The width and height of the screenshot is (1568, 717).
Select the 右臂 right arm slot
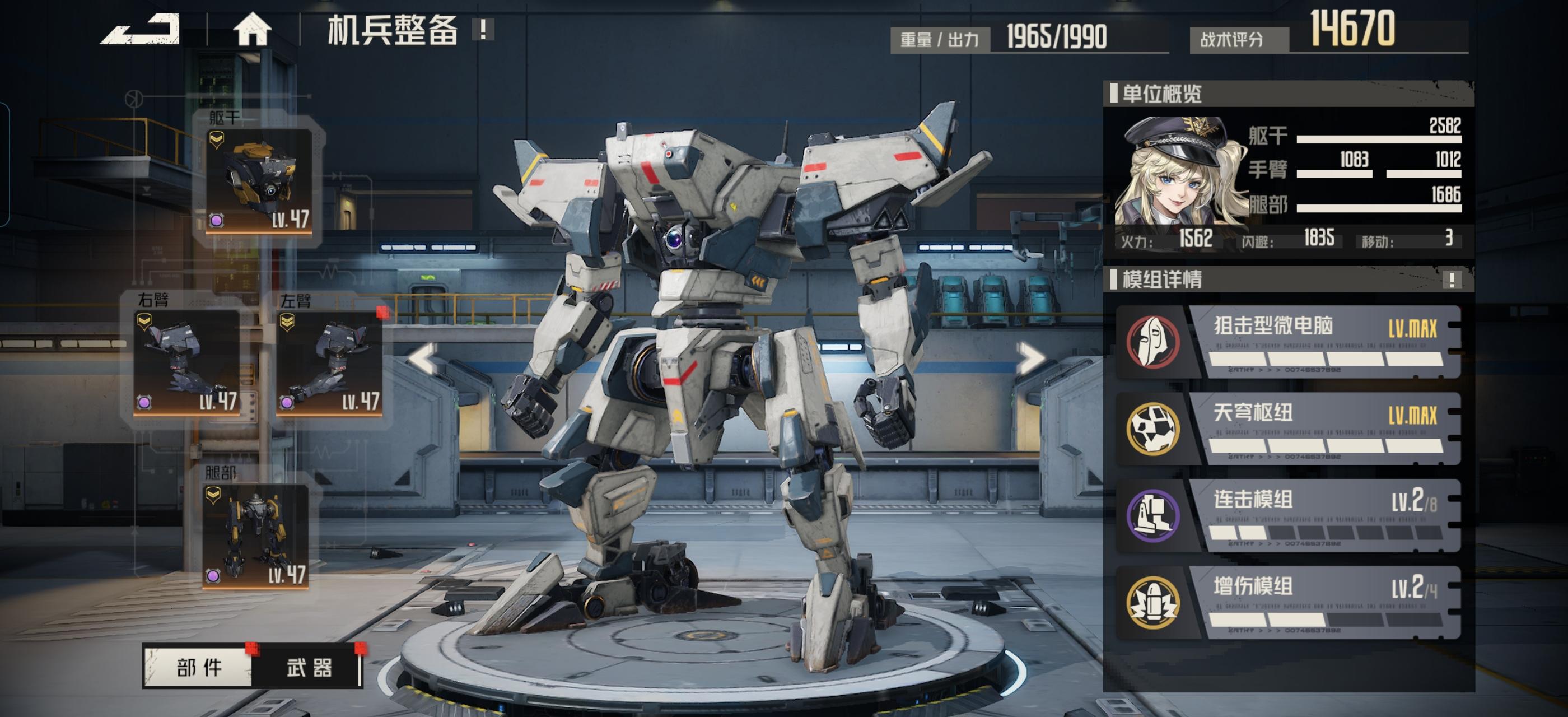(x=187, y=363)
